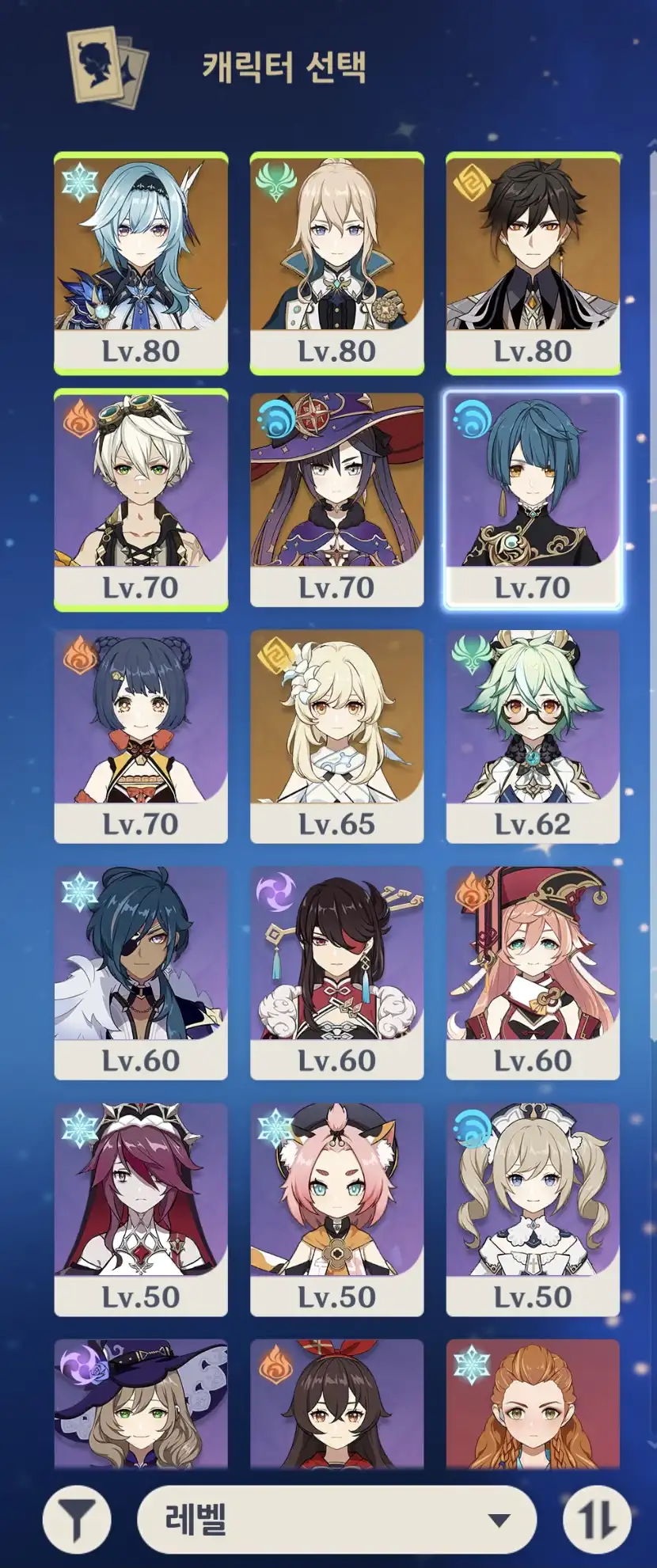657x1568 pixels.
Task: Select the Lv.65 Lumine traveler card
Action: 337,736
